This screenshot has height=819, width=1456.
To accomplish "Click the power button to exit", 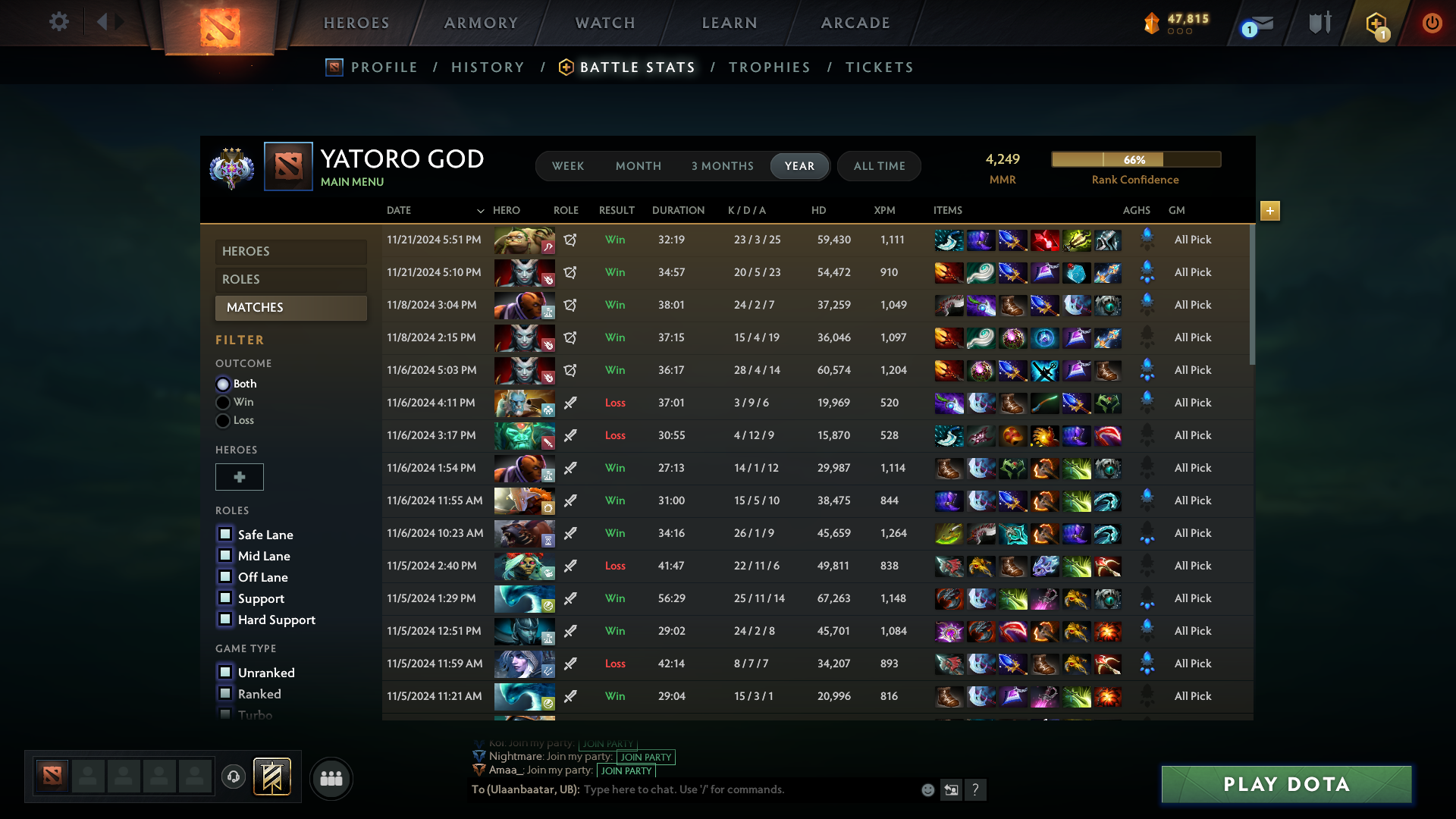I will [x=1432, y=23].
